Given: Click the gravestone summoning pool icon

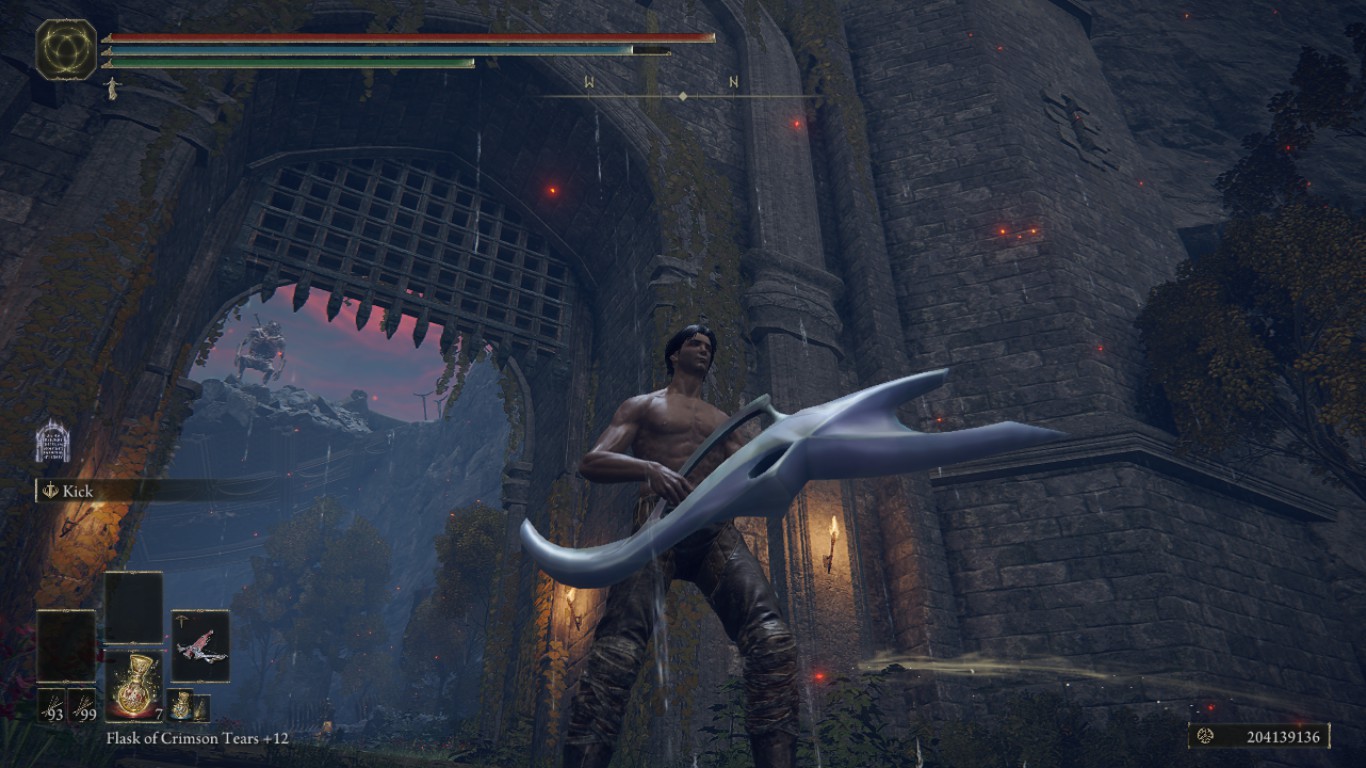Looking at the screenshot, I should [52, 441].
